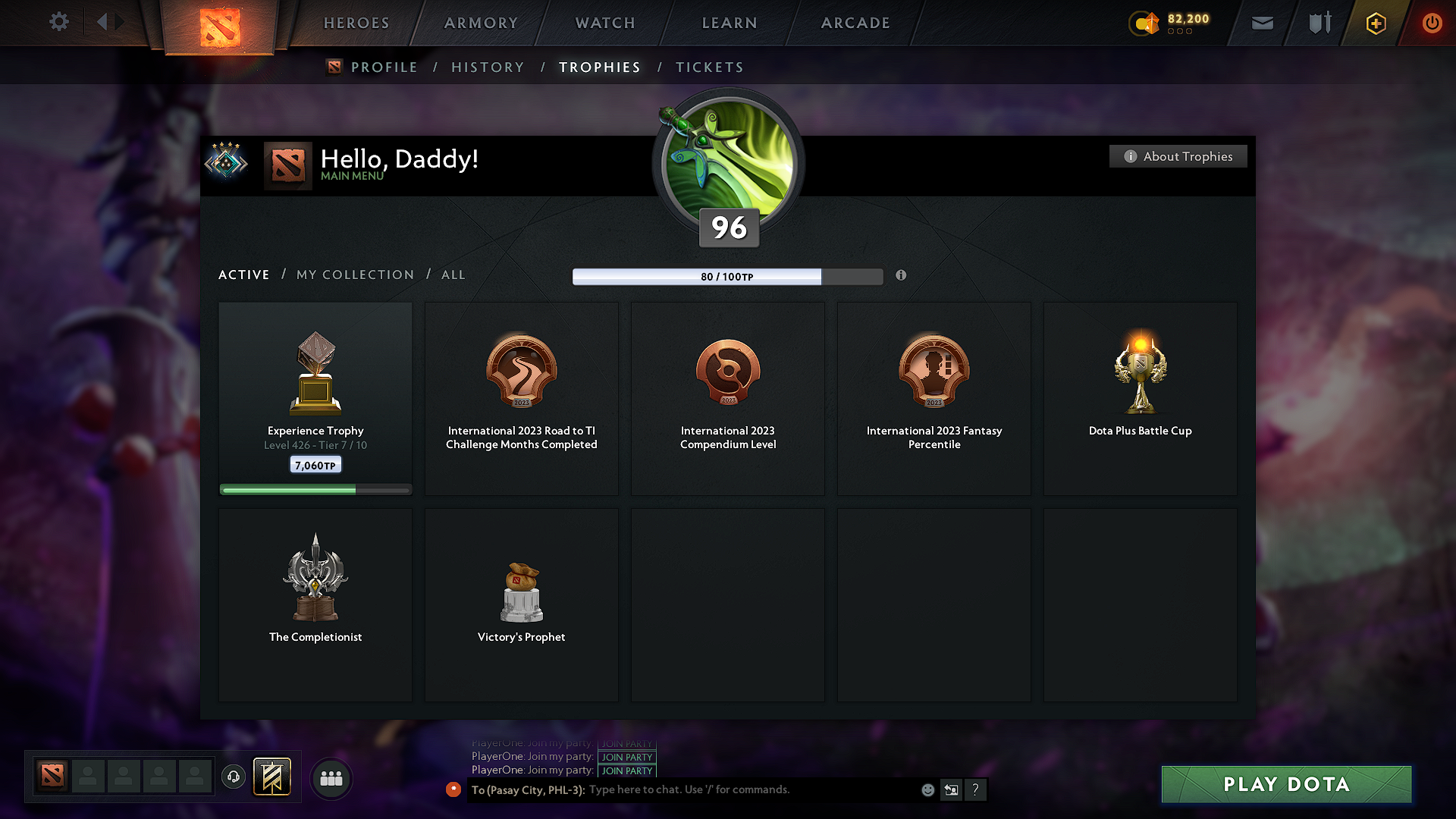This screenshot has width=1456, height=819.
Task: Focus the chat input field
Action: point(751,790)
